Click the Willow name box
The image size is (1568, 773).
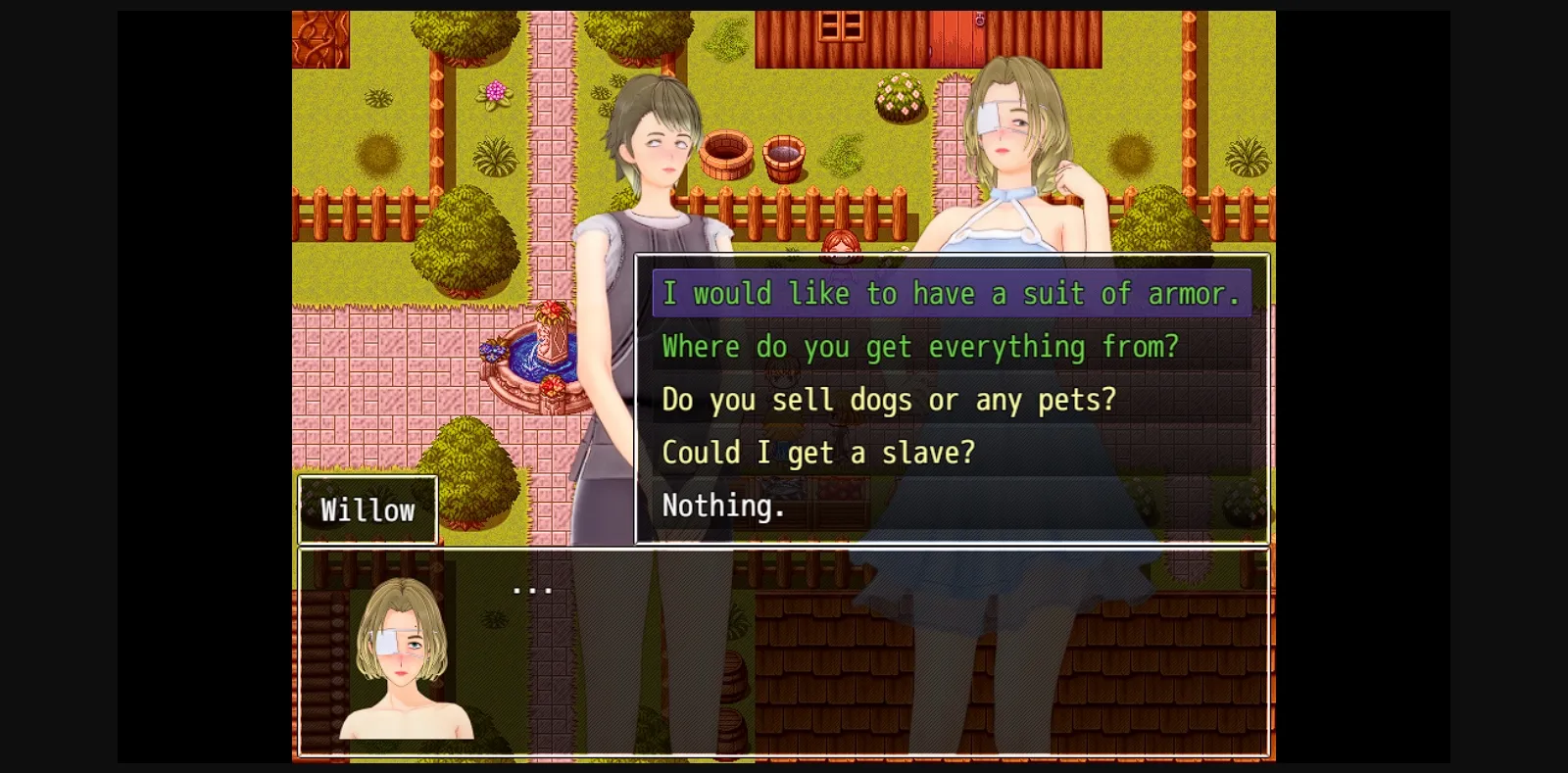pos(367,509)
